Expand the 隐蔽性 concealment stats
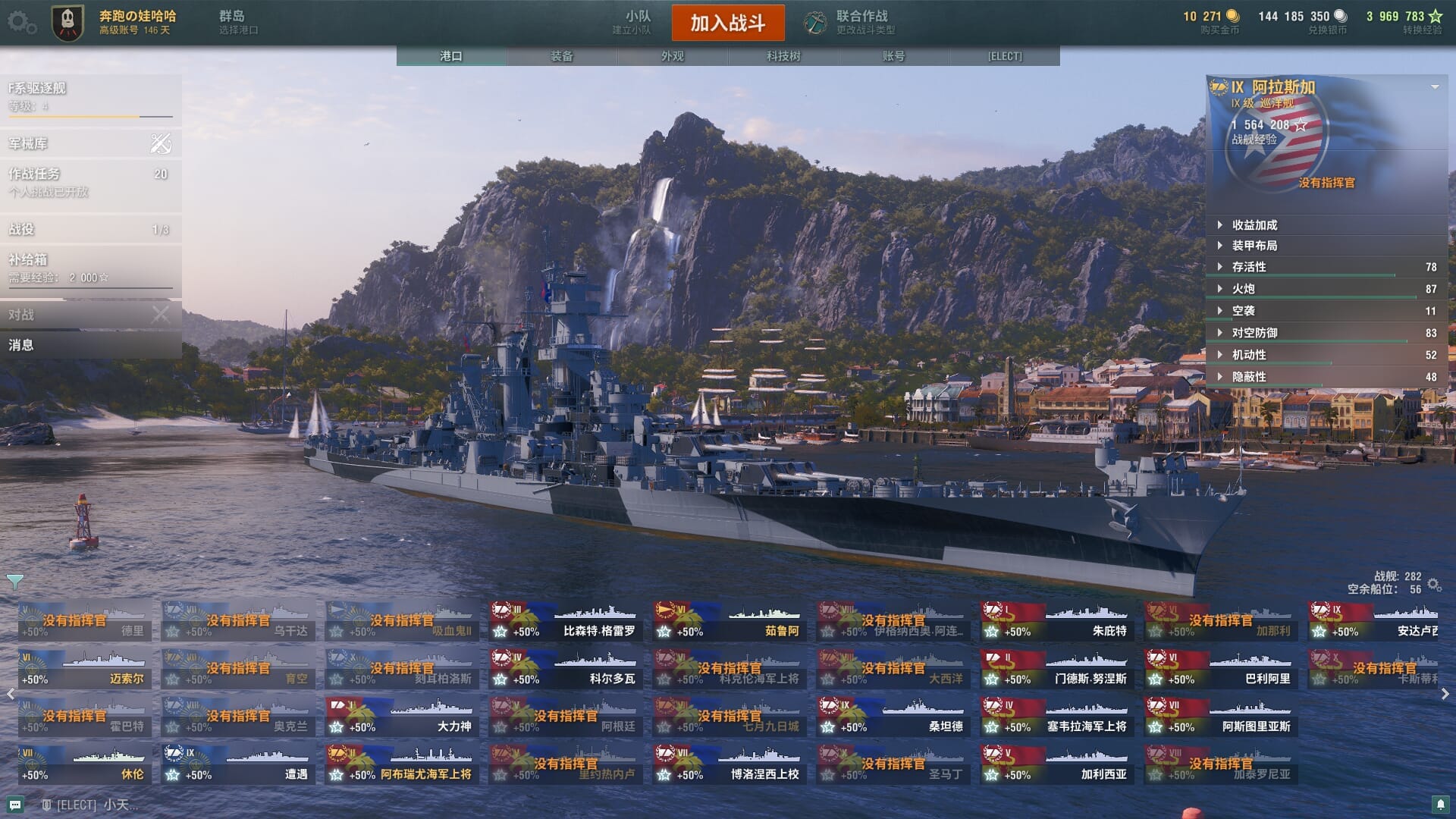 [1248, 377]
